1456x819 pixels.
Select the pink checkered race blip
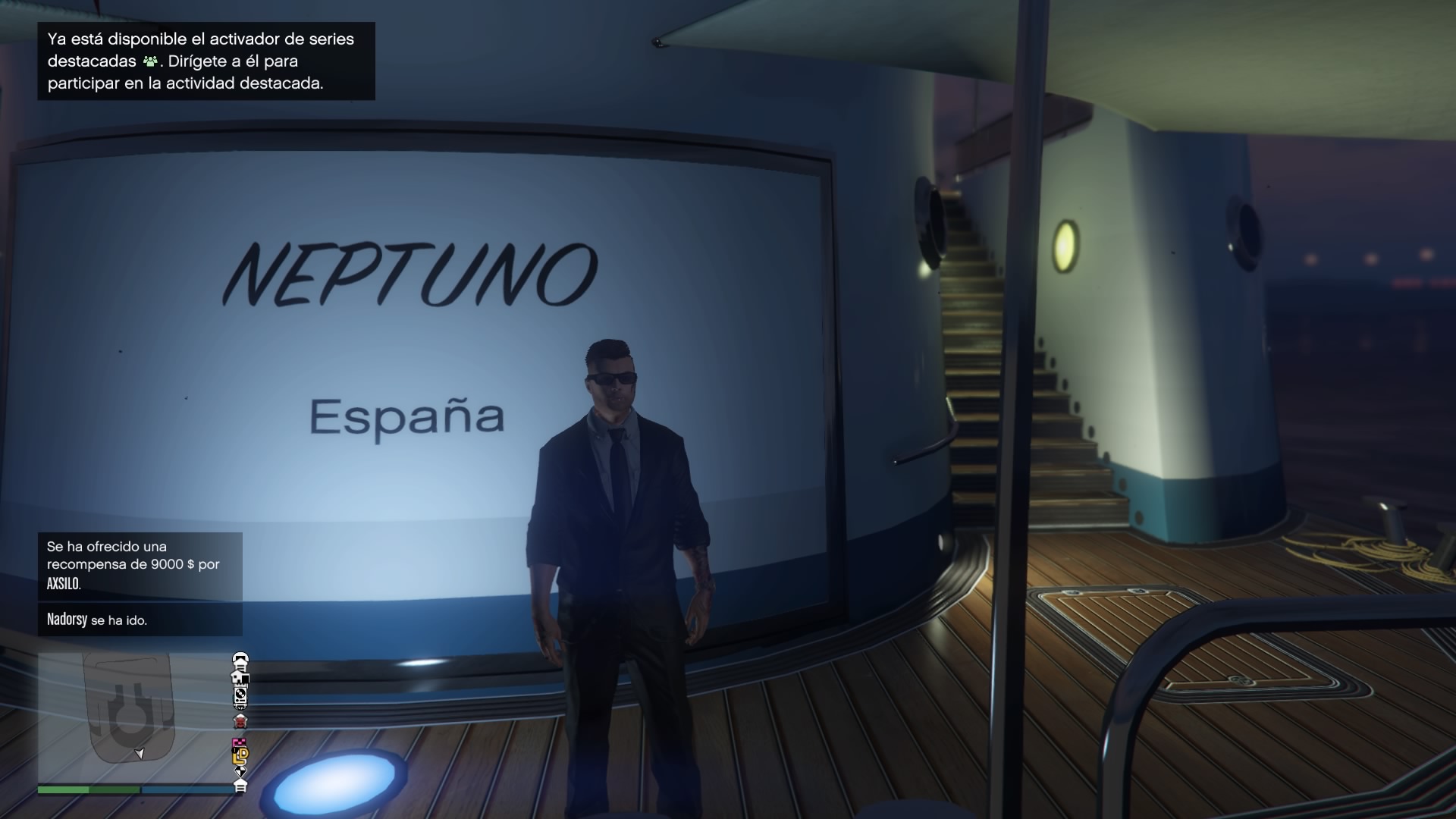pos(240,742)
